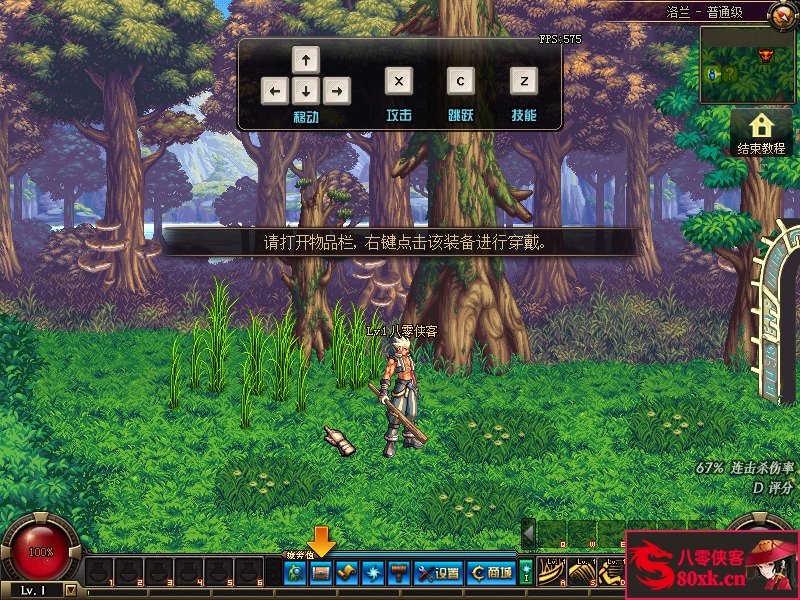This screenshot has width=800, height=600.
Task: Open the blue swirl skill menu icon
Action: (x=372, y=573)
